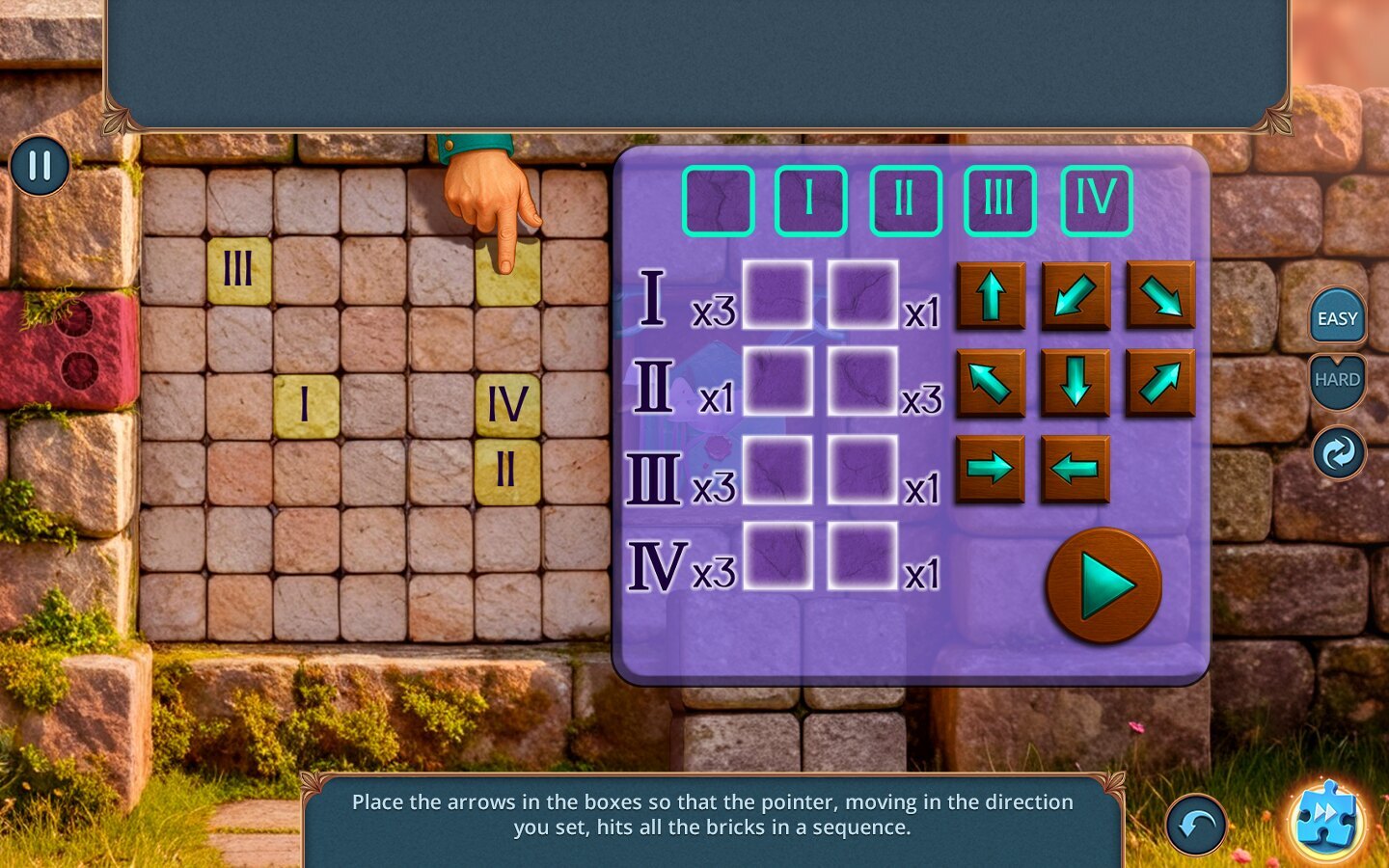Screen dimensions: 1389x868
Task: Pick the down-left diagonal arrow tile
Action: point(1076,295)
